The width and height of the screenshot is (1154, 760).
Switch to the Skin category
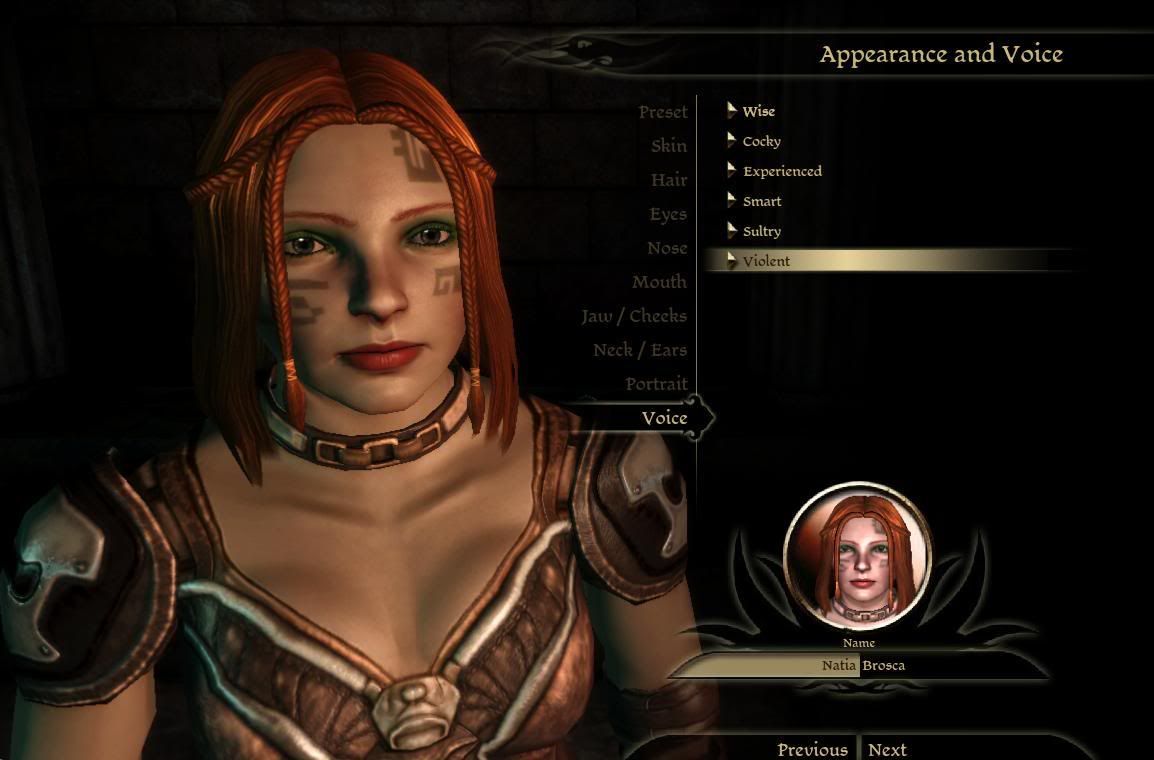pos(668,146)
